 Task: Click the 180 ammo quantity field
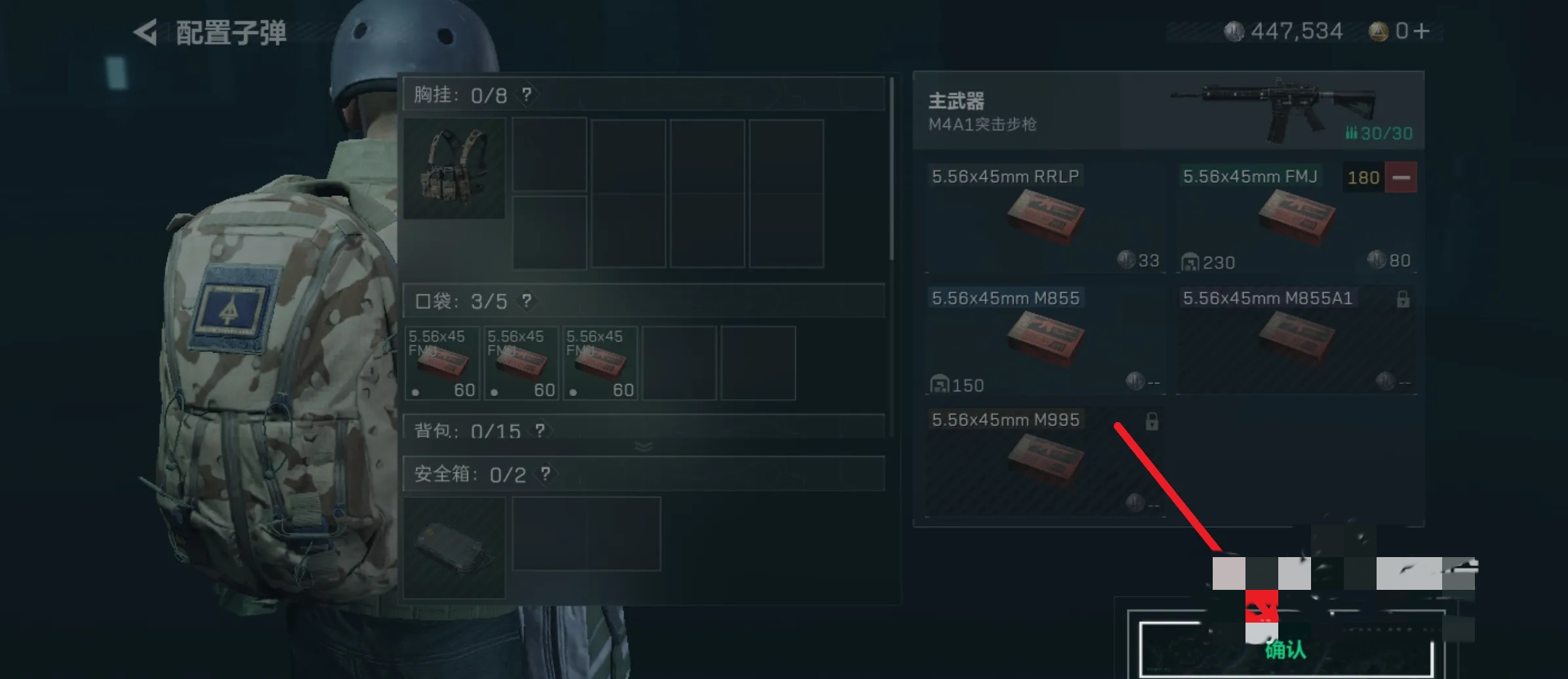1363,177
